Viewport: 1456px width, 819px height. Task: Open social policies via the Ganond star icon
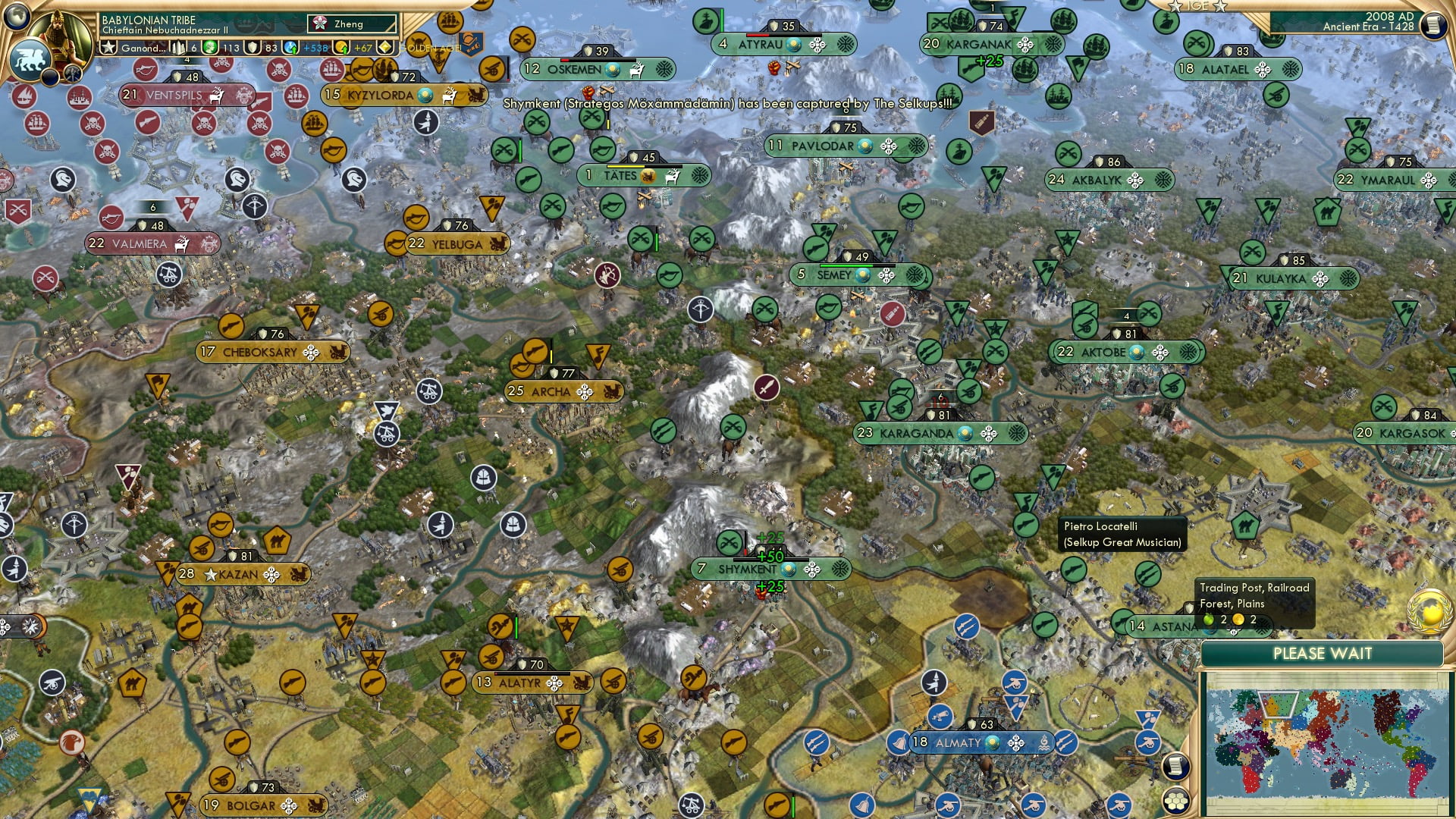point(108,47)
